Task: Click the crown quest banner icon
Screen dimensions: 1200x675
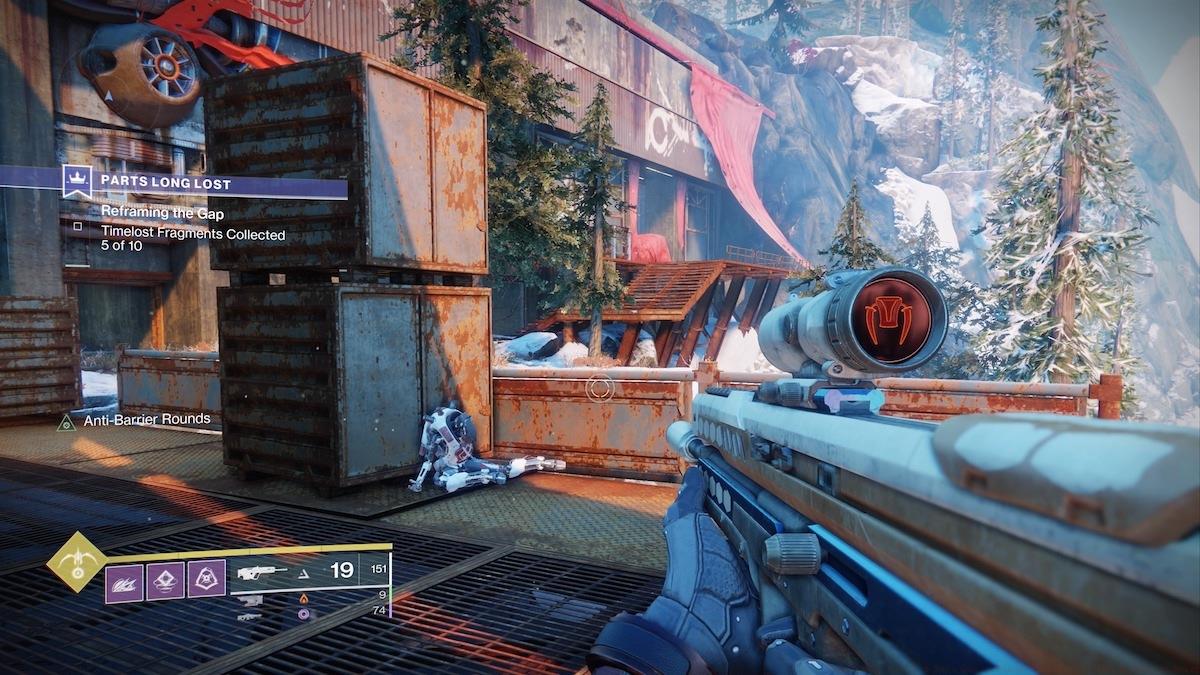Action: [77, 182]
